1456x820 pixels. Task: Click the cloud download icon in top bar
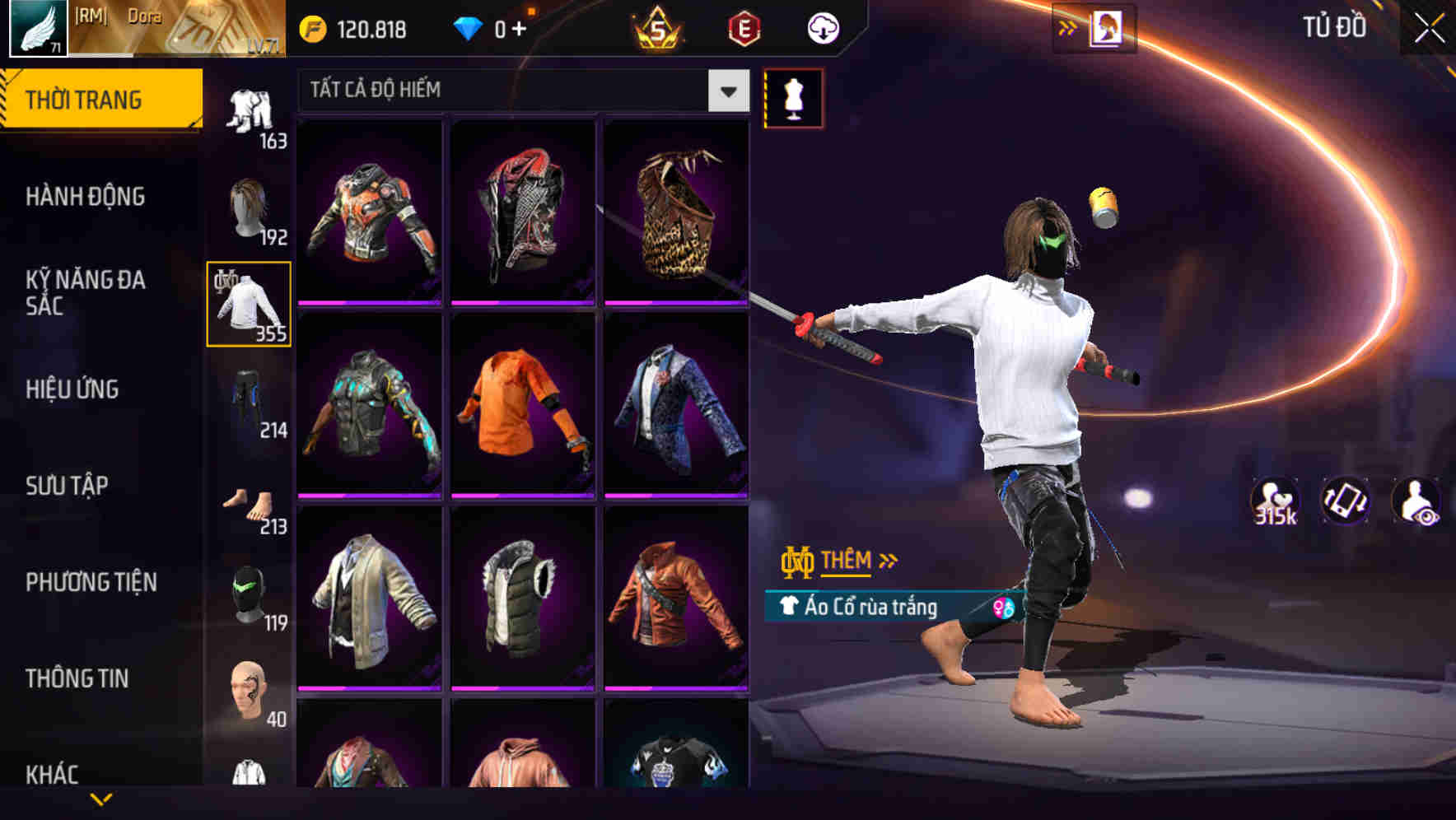tap(820, 26)
